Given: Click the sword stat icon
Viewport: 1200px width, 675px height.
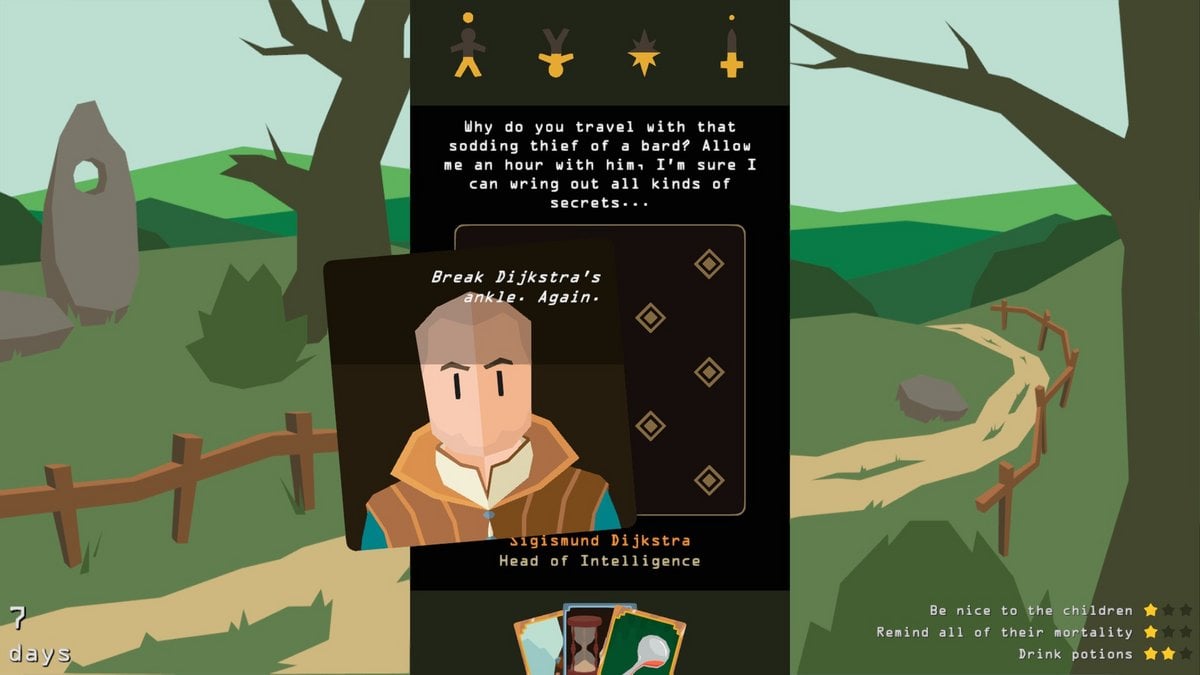Looking at the screenshot, I should point(732,47).
